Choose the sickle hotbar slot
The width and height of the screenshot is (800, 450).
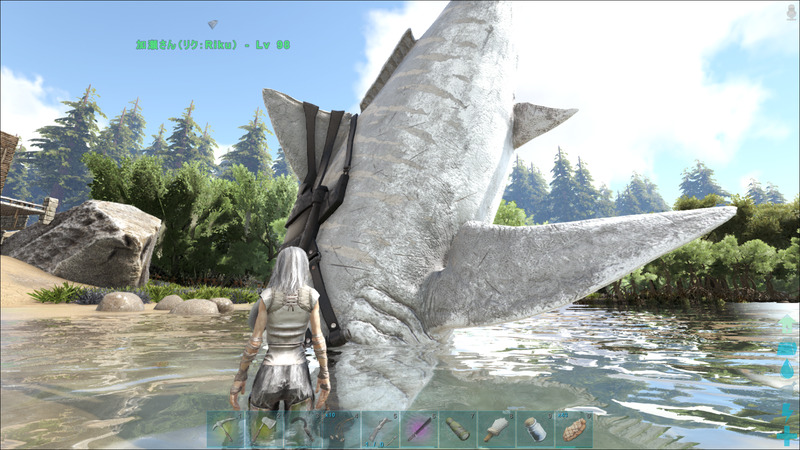click(x=302, y=430)
